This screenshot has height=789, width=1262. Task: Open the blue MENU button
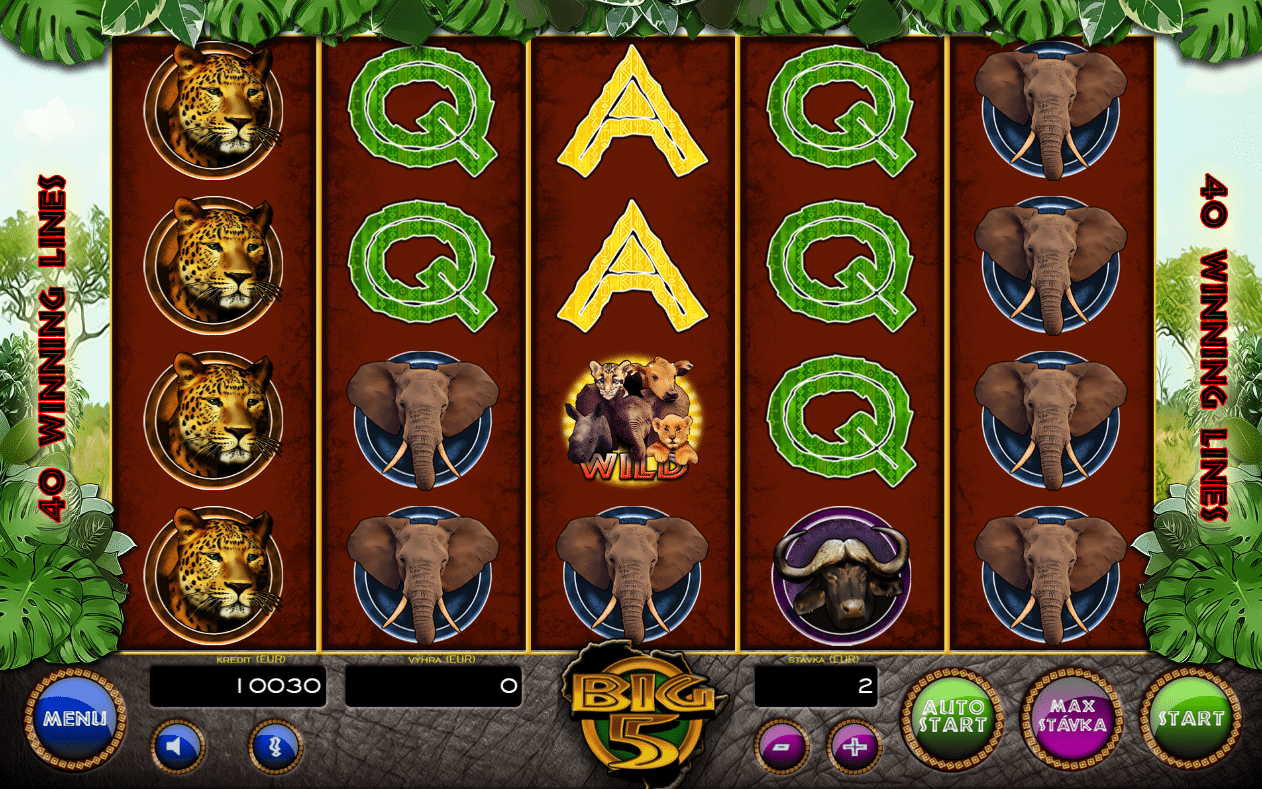[75, 718]
